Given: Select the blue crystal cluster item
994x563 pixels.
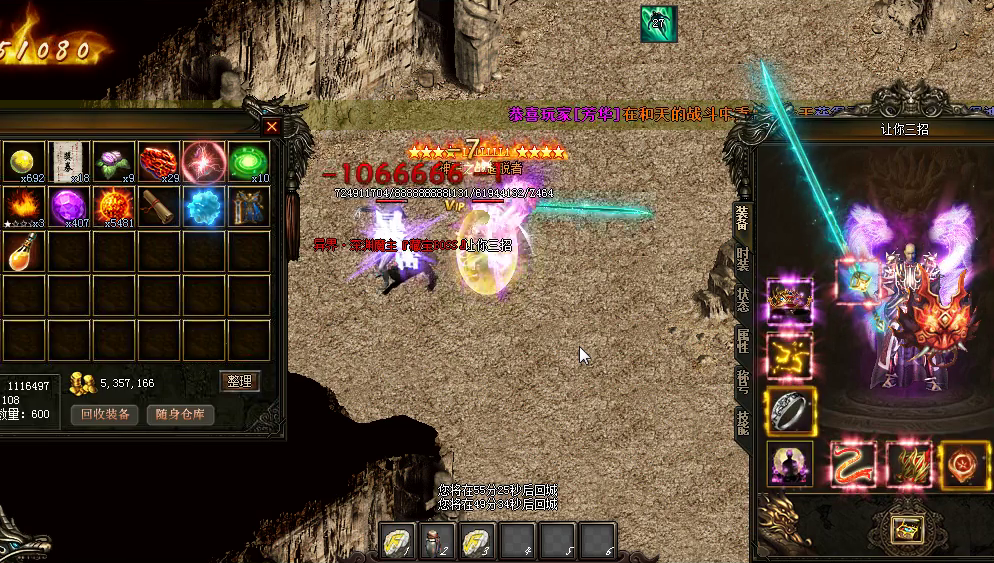Looking at the screenshot, I should click(204, 206).
